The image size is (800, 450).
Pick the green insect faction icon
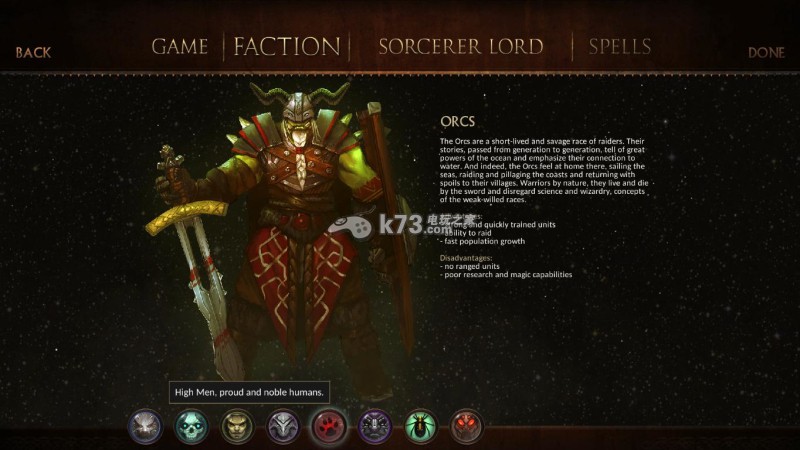pos(421,427)
